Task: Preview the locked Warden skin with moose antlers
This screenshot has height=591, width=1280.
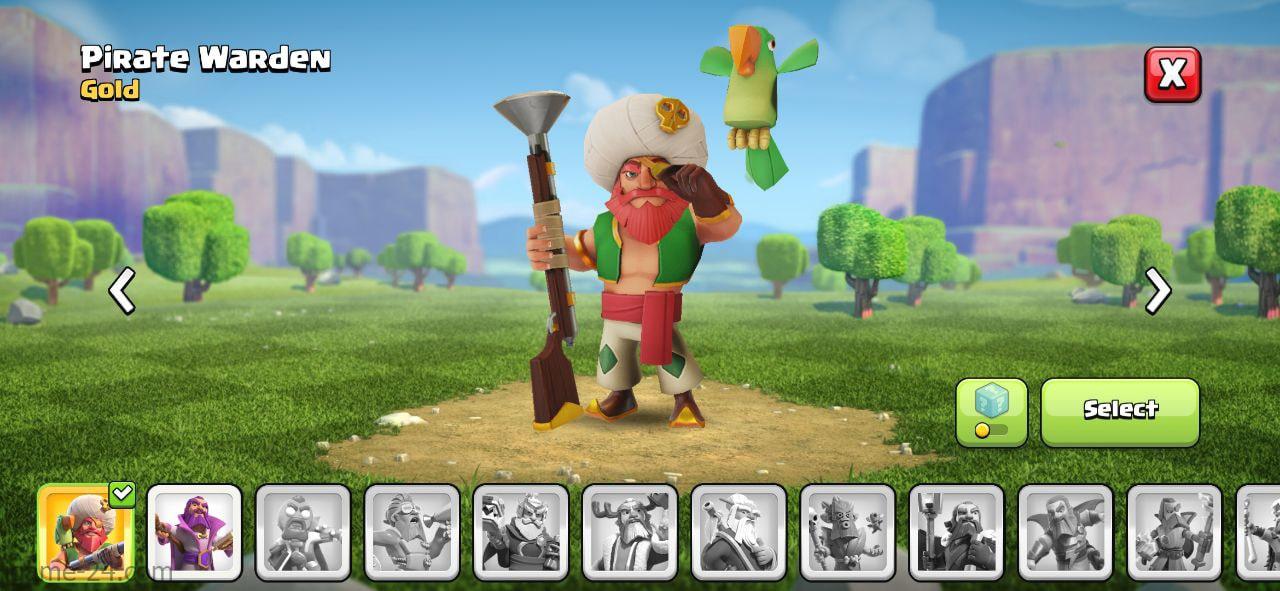Action: 630,532
